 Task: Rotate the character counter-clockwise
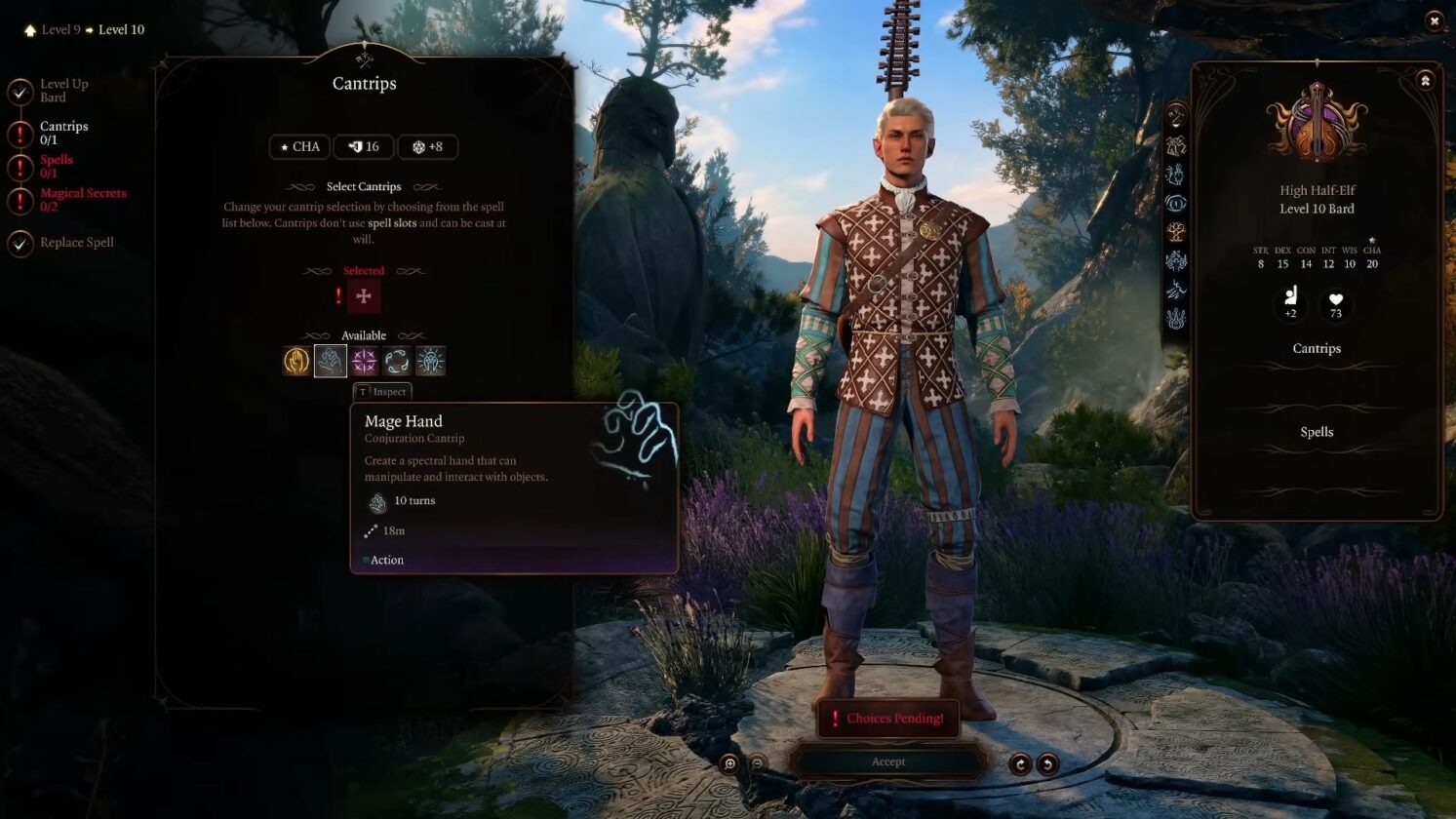click(1047, 764)
